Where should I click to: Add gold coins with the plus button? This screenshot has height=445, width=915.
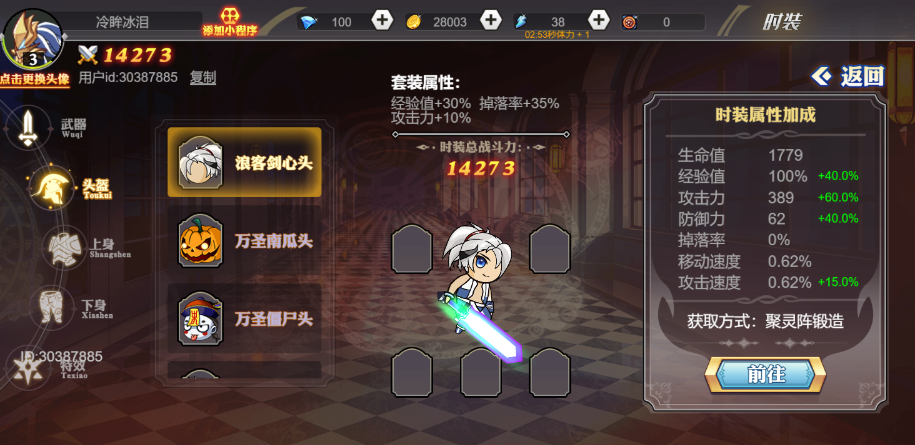[x=490, y=21]
